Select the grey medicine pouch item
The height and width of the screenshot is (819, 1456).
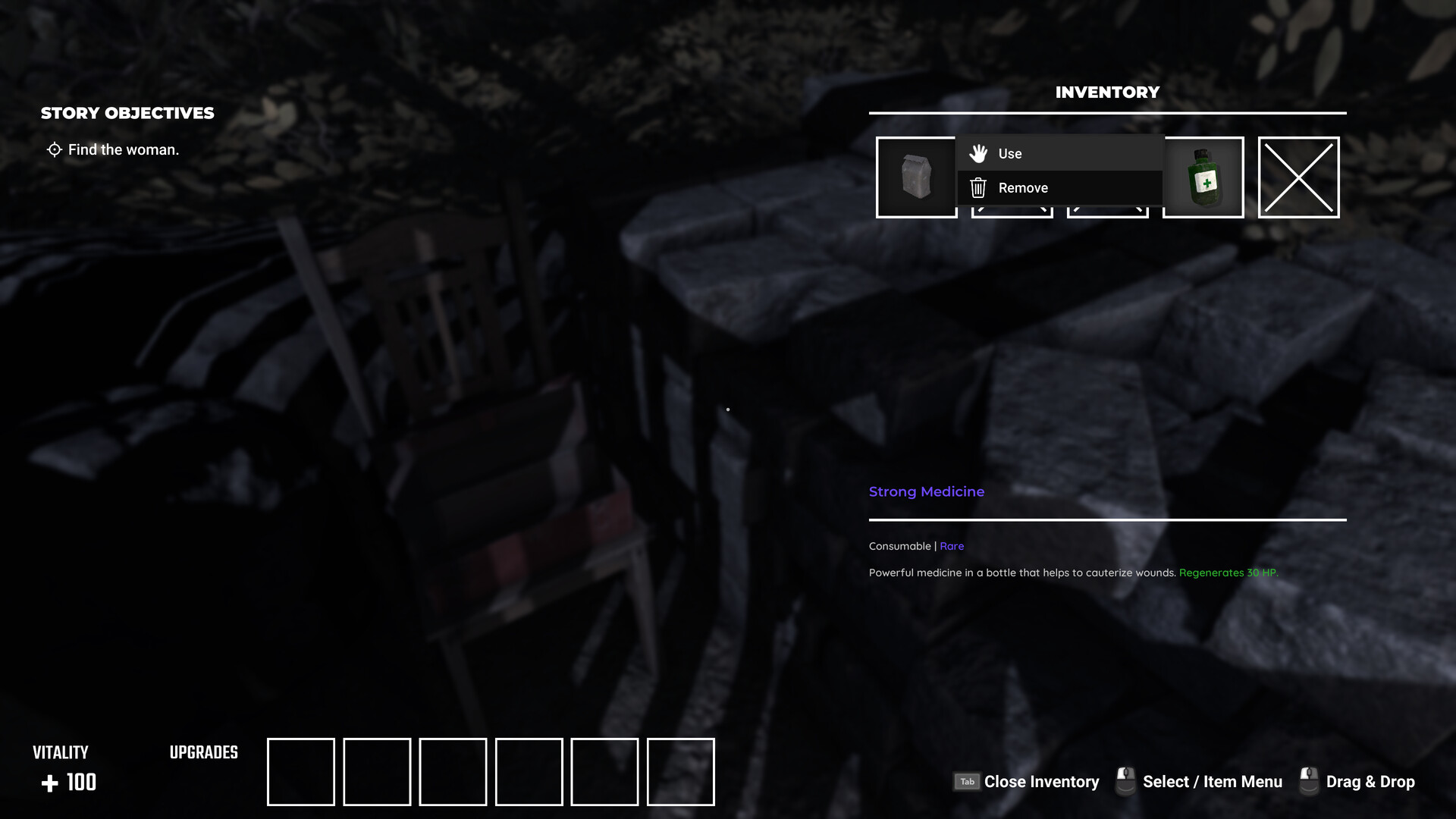click(x=915, y=176)
